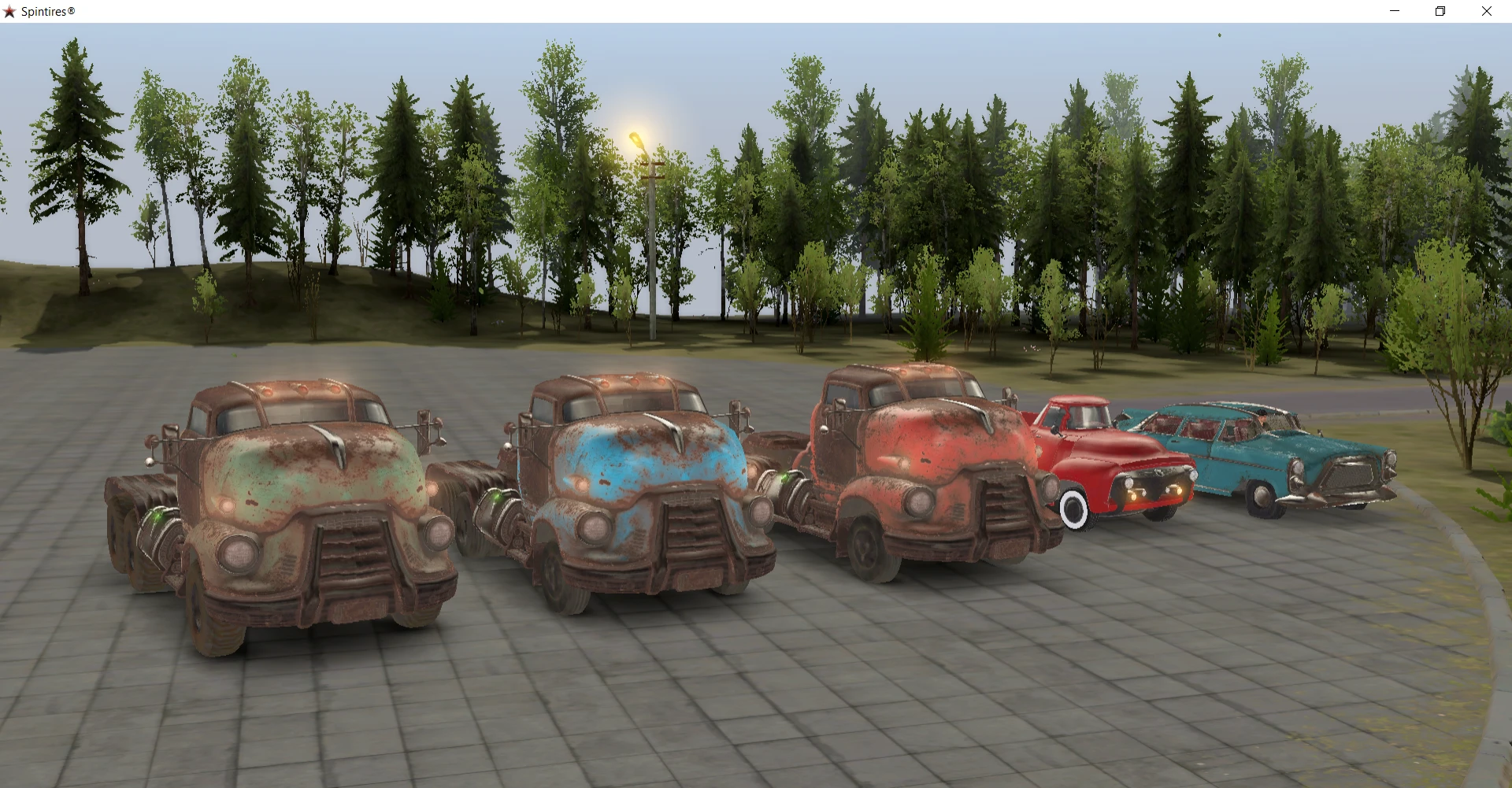The image size is (1512, 788).
Task: Click the Spintires star icon in the title bar
Action: click(9, 11)
